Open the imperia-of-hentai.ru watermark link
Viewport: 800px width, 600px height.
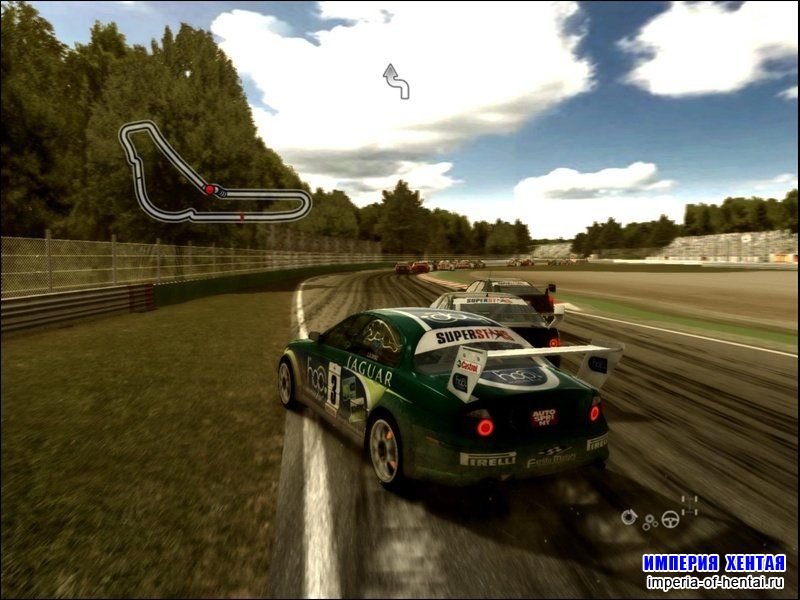(714, 583)
